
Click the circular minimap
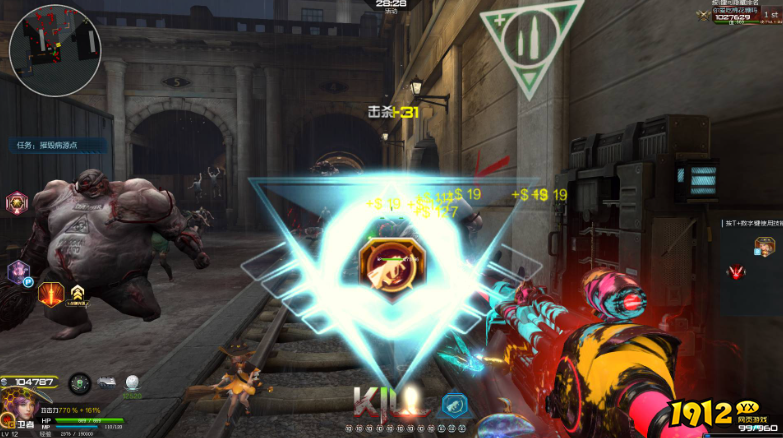(54, 49)
